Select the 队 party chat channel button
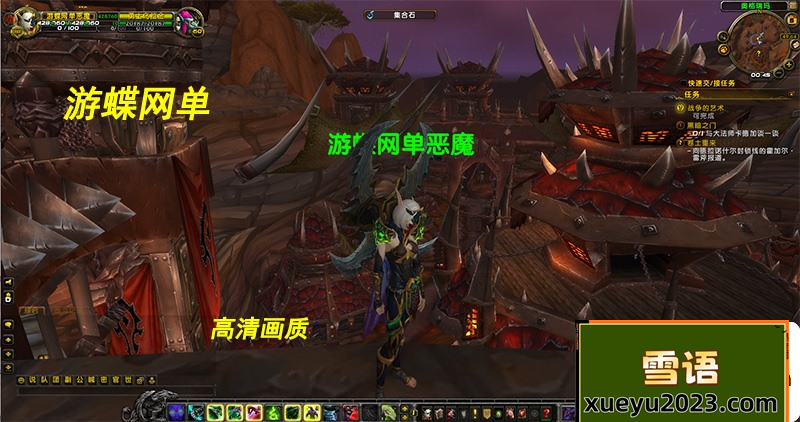The height and width of the screenshot is (422, 800). [x=44, y=380]
